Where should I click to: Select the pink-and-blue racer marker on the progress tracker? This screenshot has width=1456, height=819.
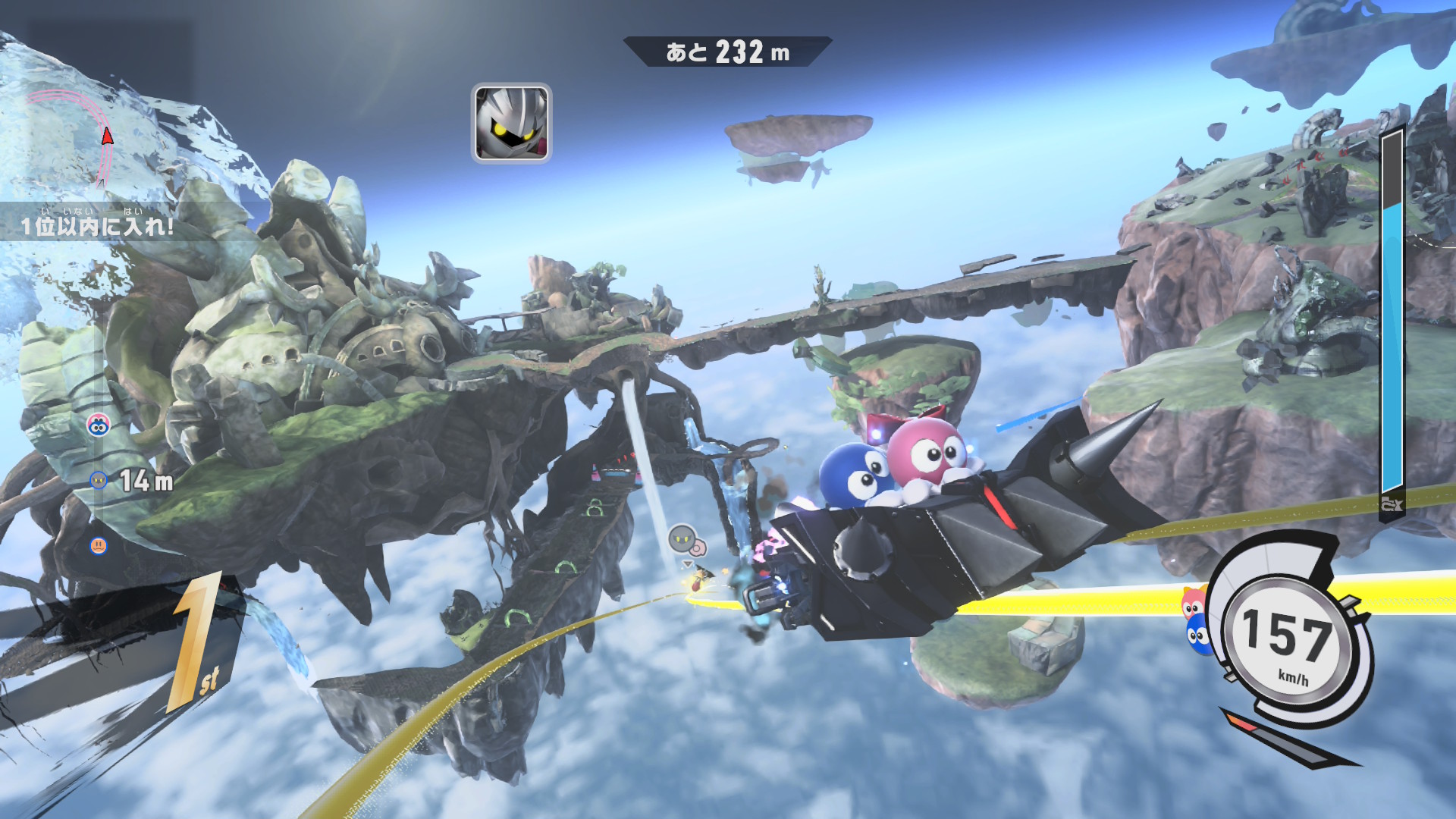click(x=98, y=425)
